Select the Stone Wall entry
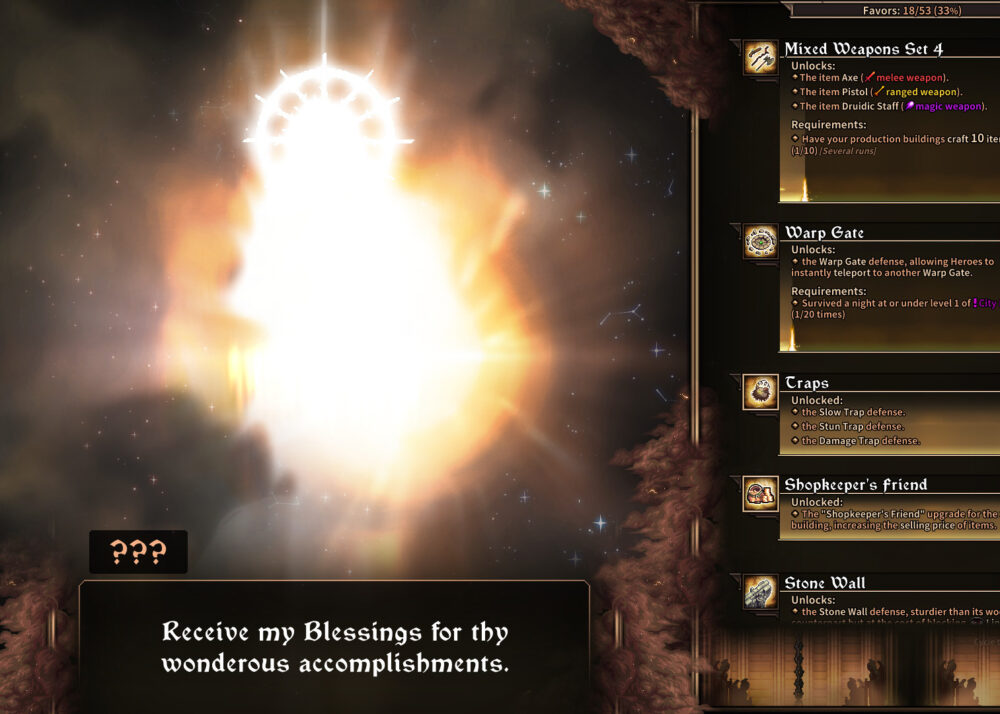Screen dimensions: 1000x714 coord(825,583)
